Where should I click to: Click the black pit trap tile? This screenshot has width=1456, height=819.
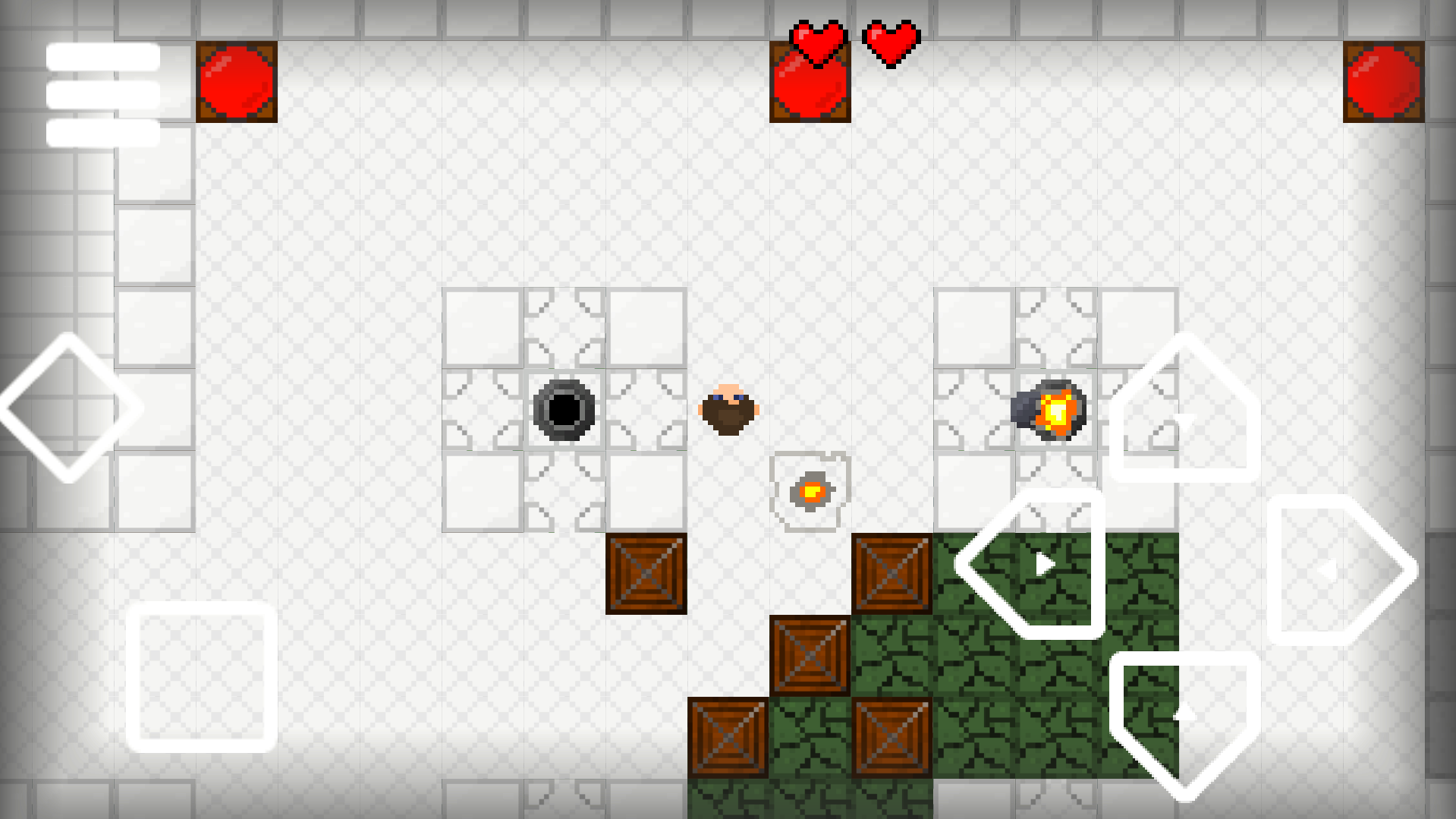pyautogui.click(x=561, y=410)
